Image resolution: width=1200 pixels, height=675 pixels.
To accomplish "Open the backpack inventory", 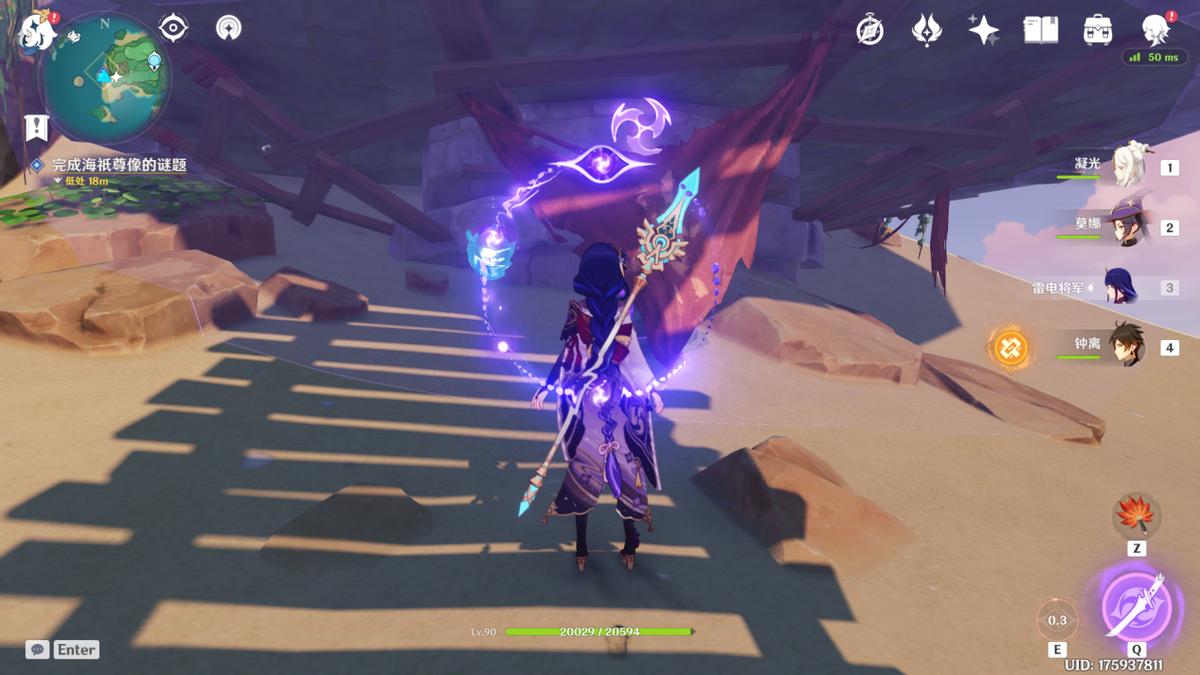I will [x=1098, y=30].
